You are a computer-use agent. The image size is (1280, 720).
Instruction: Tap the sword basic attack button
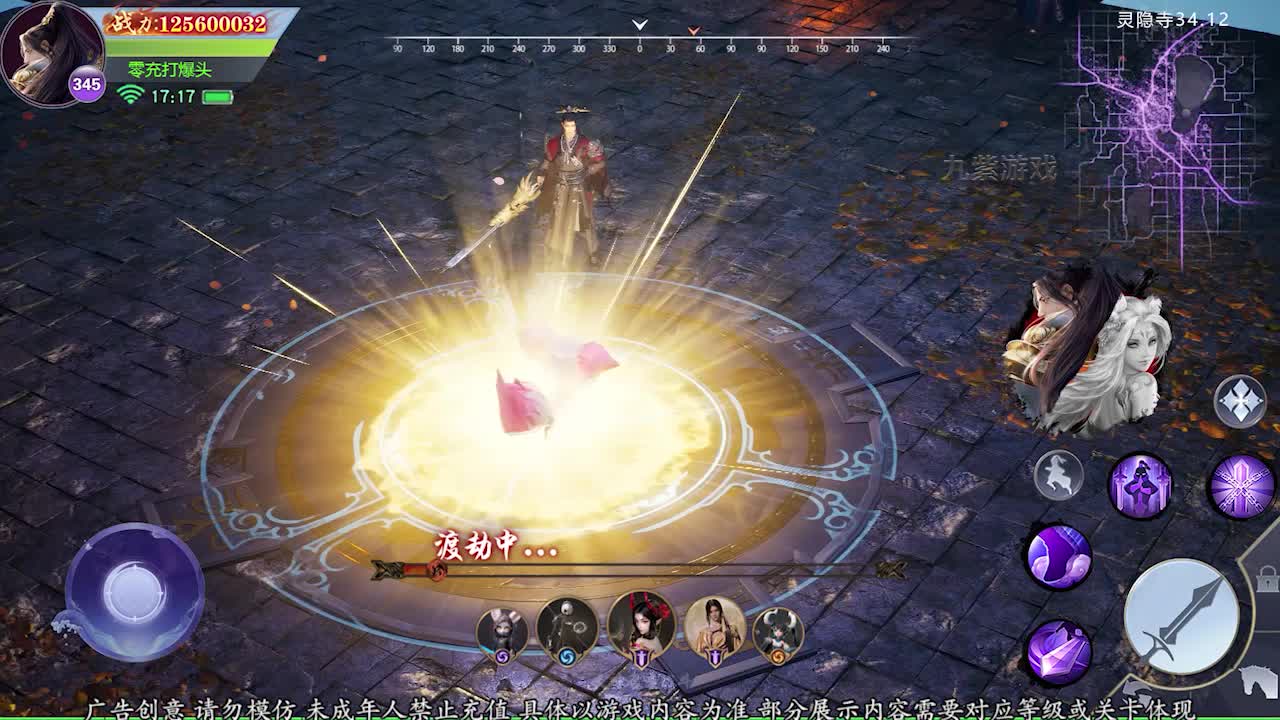1181,613
